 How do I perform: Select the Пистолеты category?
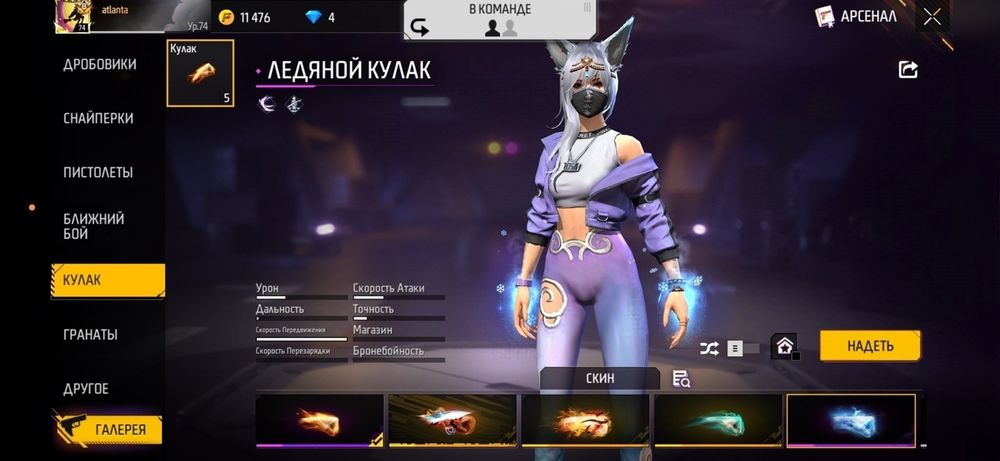(x=98, y=172)
